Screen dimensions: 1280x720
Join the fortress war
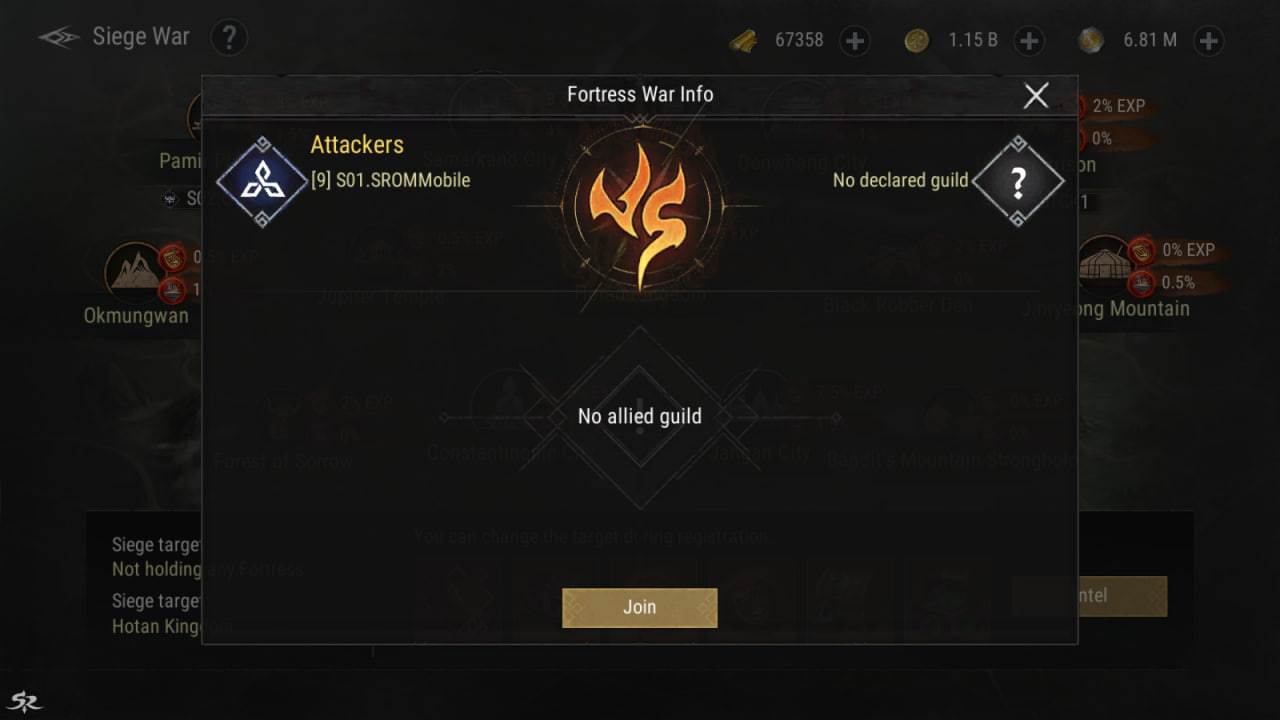pyautogui.click(x=639, y=607)
